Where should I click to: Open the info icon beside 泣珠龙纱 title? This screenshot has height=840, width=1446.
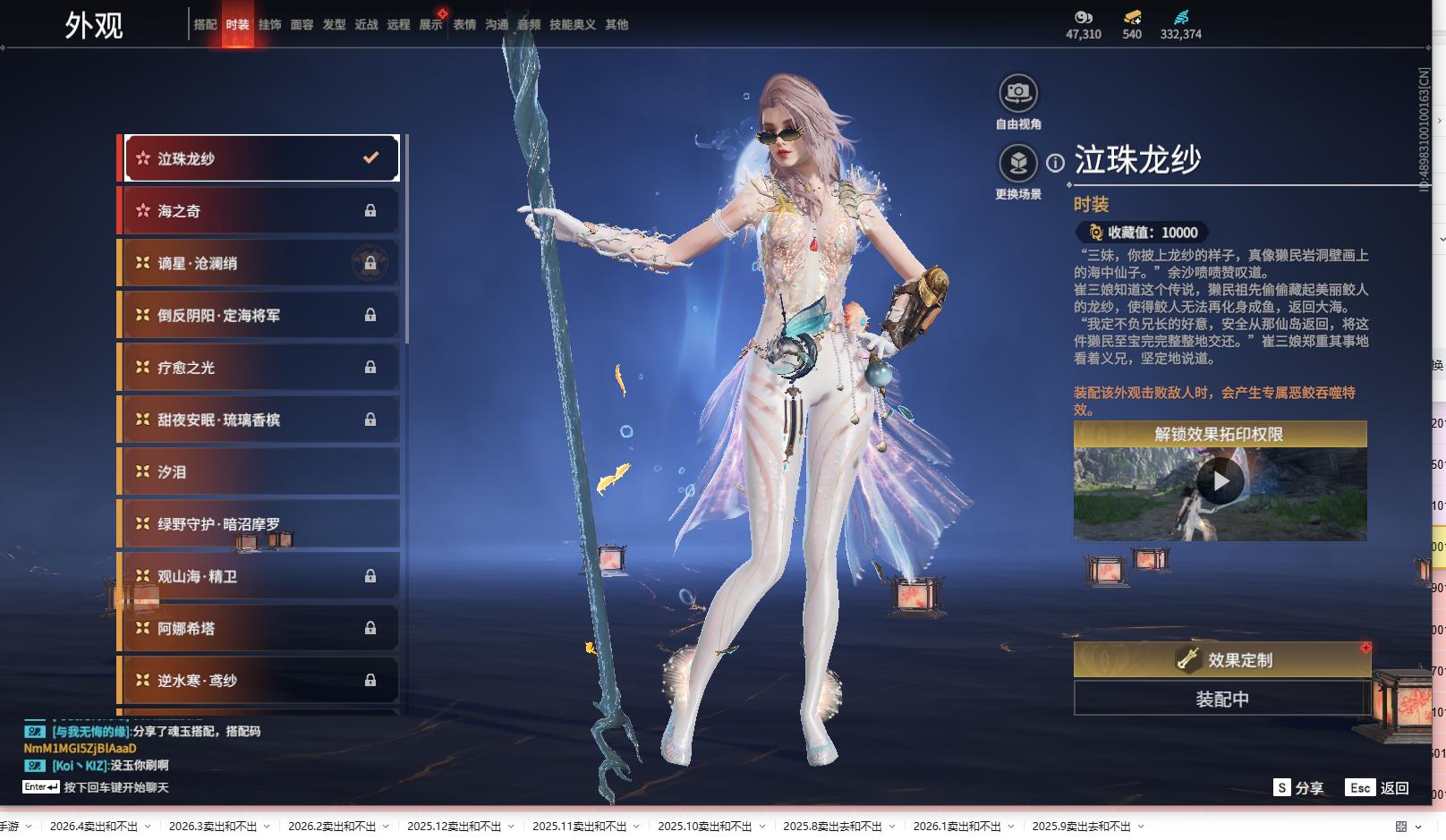point(1056,163)
